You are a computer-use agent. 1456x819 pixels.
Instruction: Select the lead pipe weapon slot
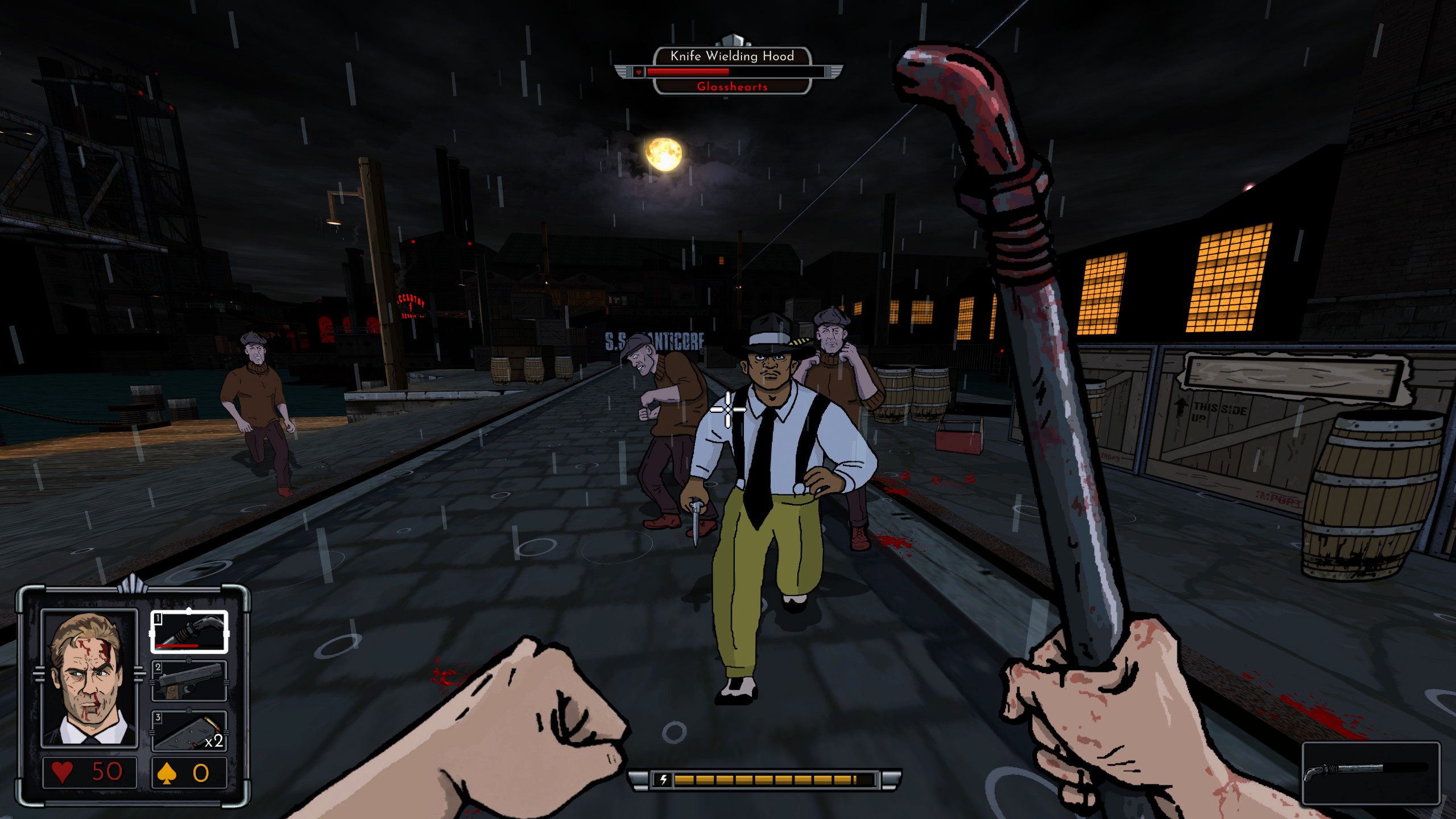(x=189, y=631)
